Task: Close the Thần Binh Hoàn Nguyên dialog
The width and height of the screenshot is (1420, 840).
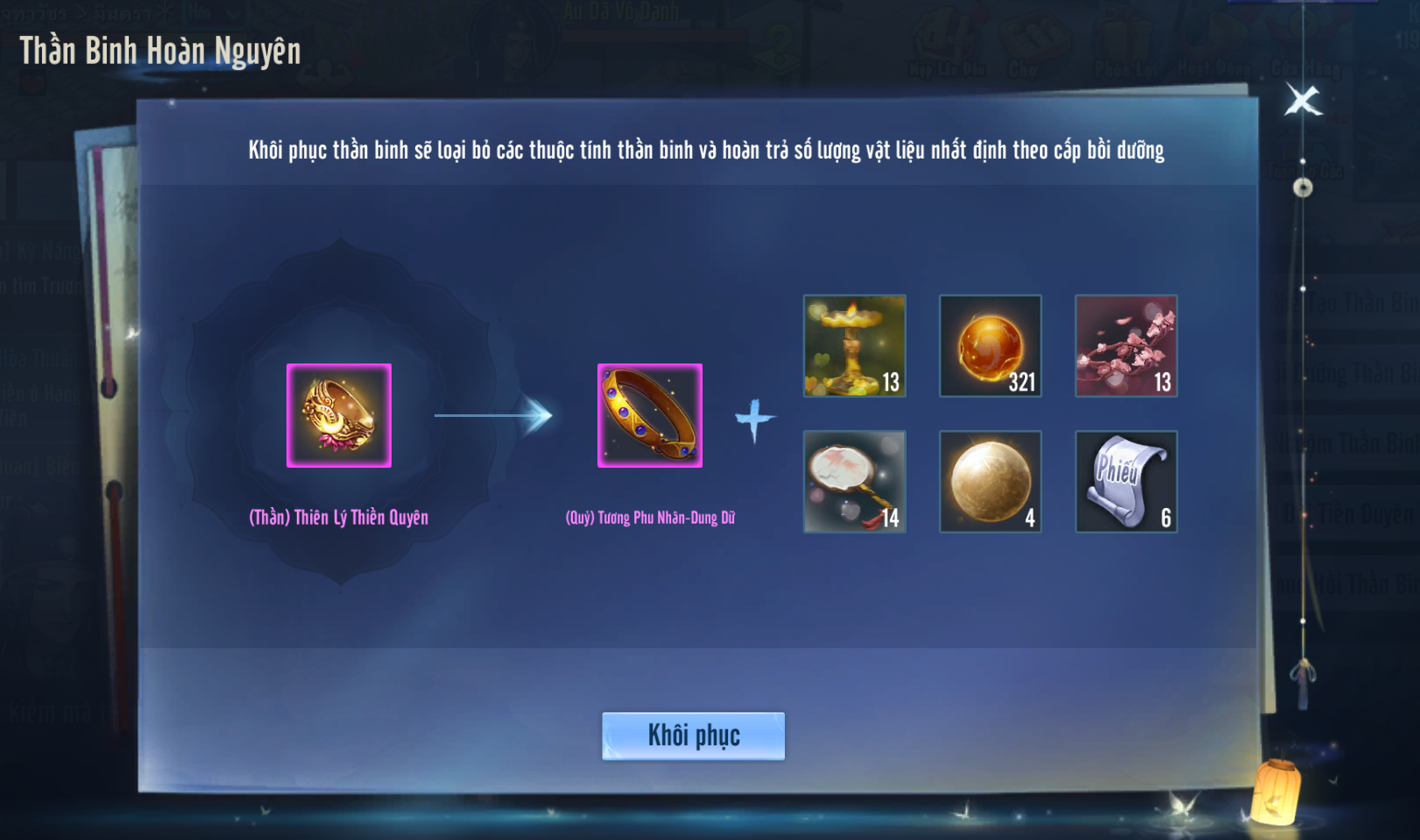Action: [1303, 101]
